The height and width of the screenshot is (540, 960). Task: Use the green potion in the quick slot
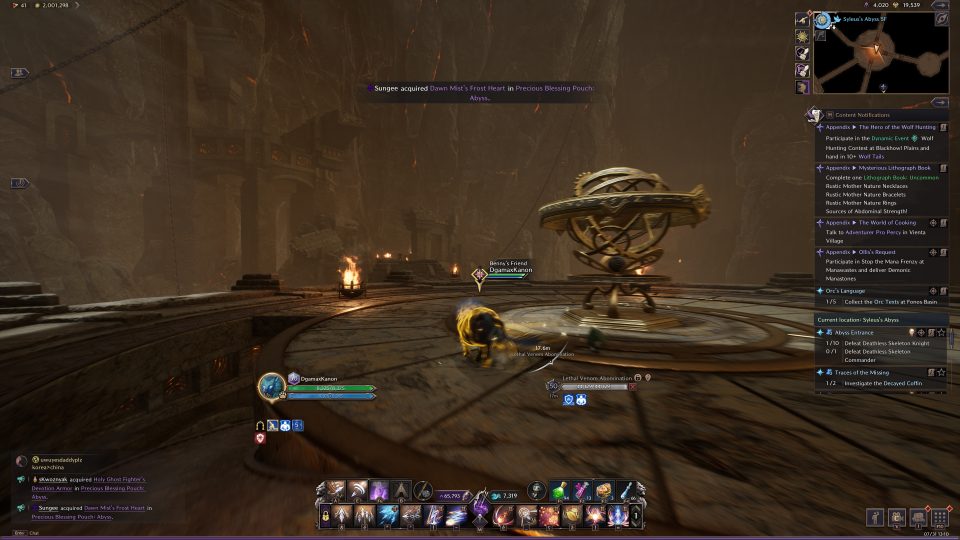coord(561,490)
